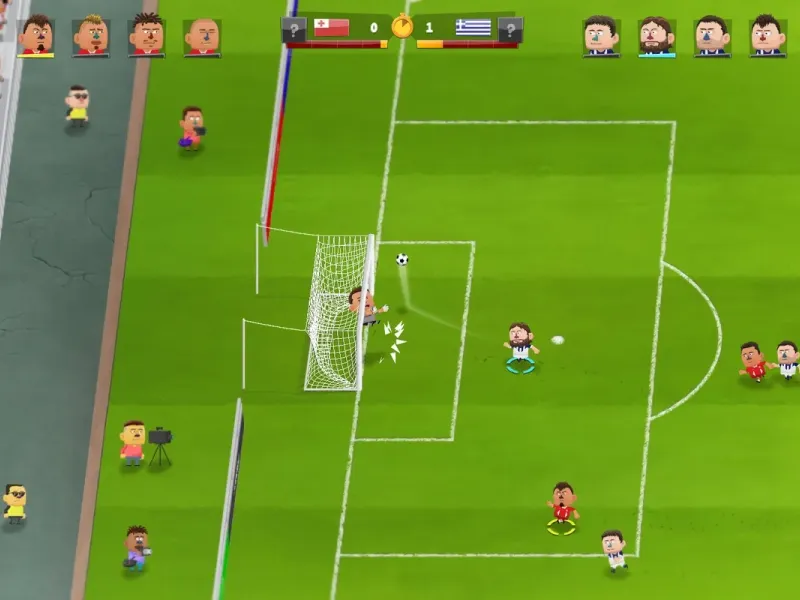The image size is (800, 600).
Task: Select the red team player portrait with goatee
Action: [36, 35]
